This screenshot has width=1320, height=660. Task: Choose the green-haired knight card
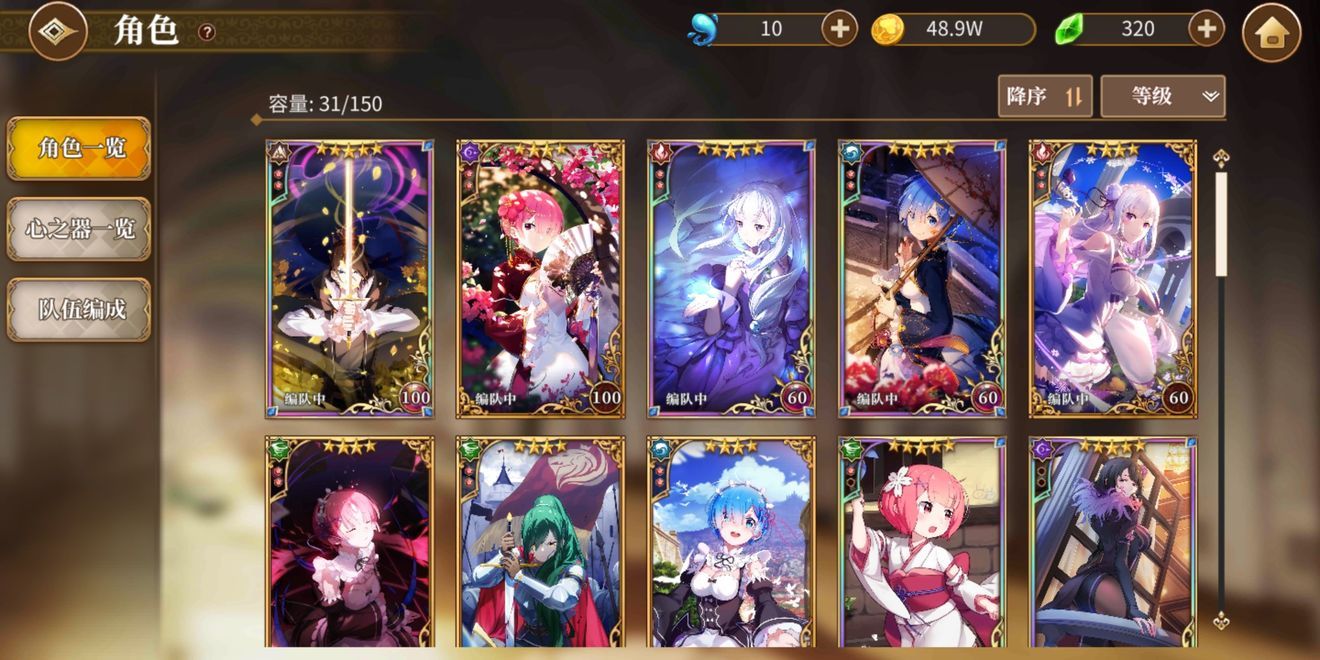tap(540, 545)
